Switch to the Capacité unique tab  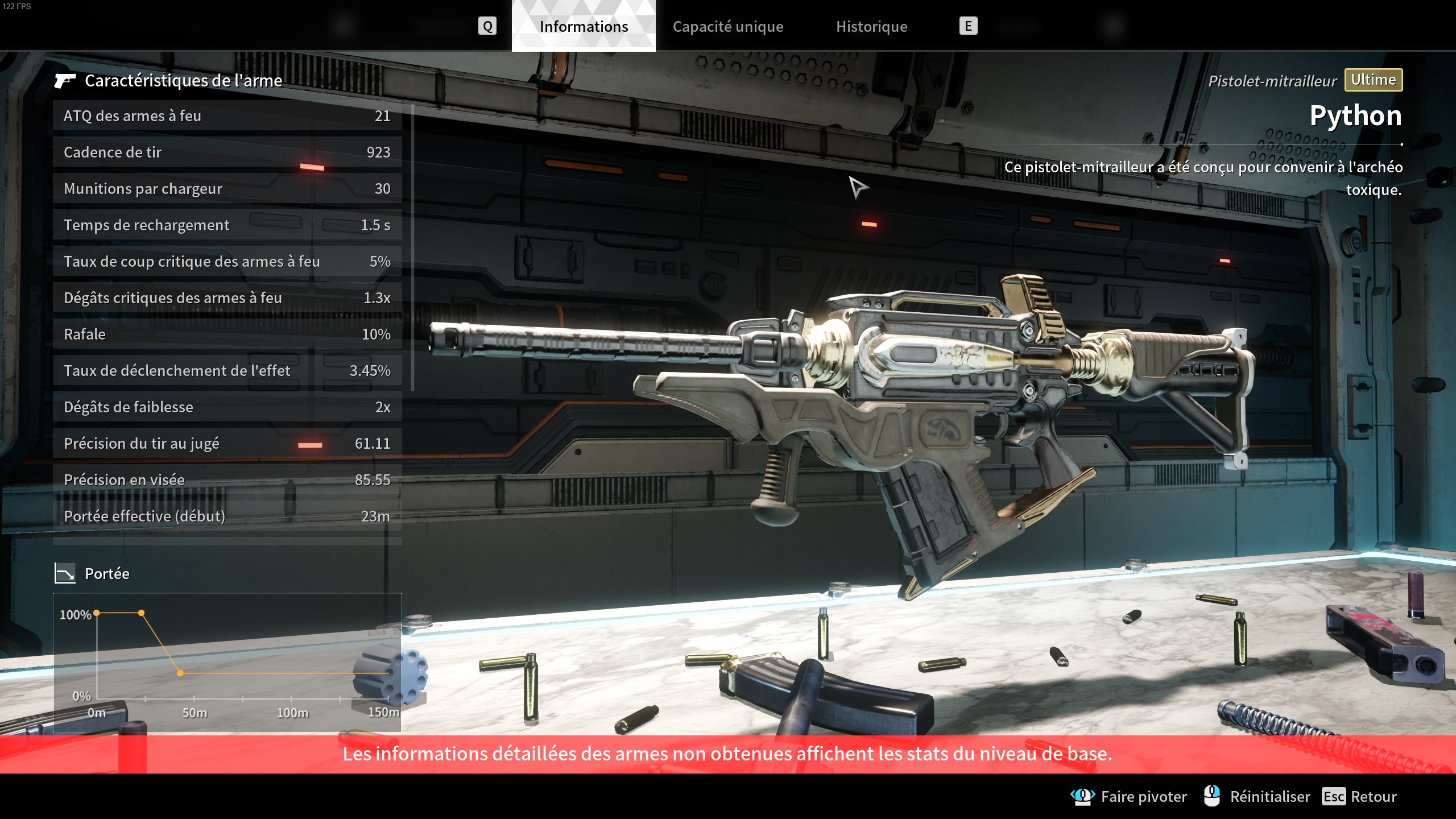point(727,27)
